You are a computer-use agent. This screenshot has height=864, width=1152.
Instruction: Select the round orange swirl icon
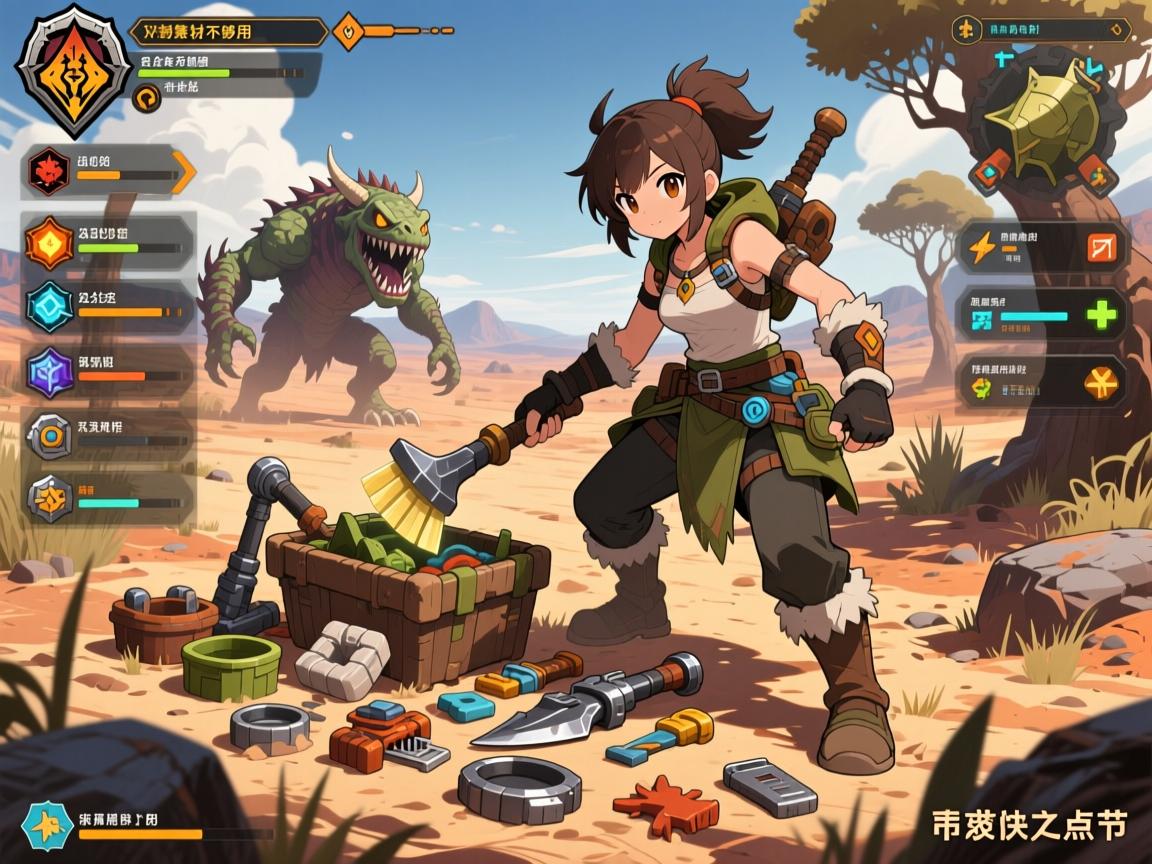point(146,97)
